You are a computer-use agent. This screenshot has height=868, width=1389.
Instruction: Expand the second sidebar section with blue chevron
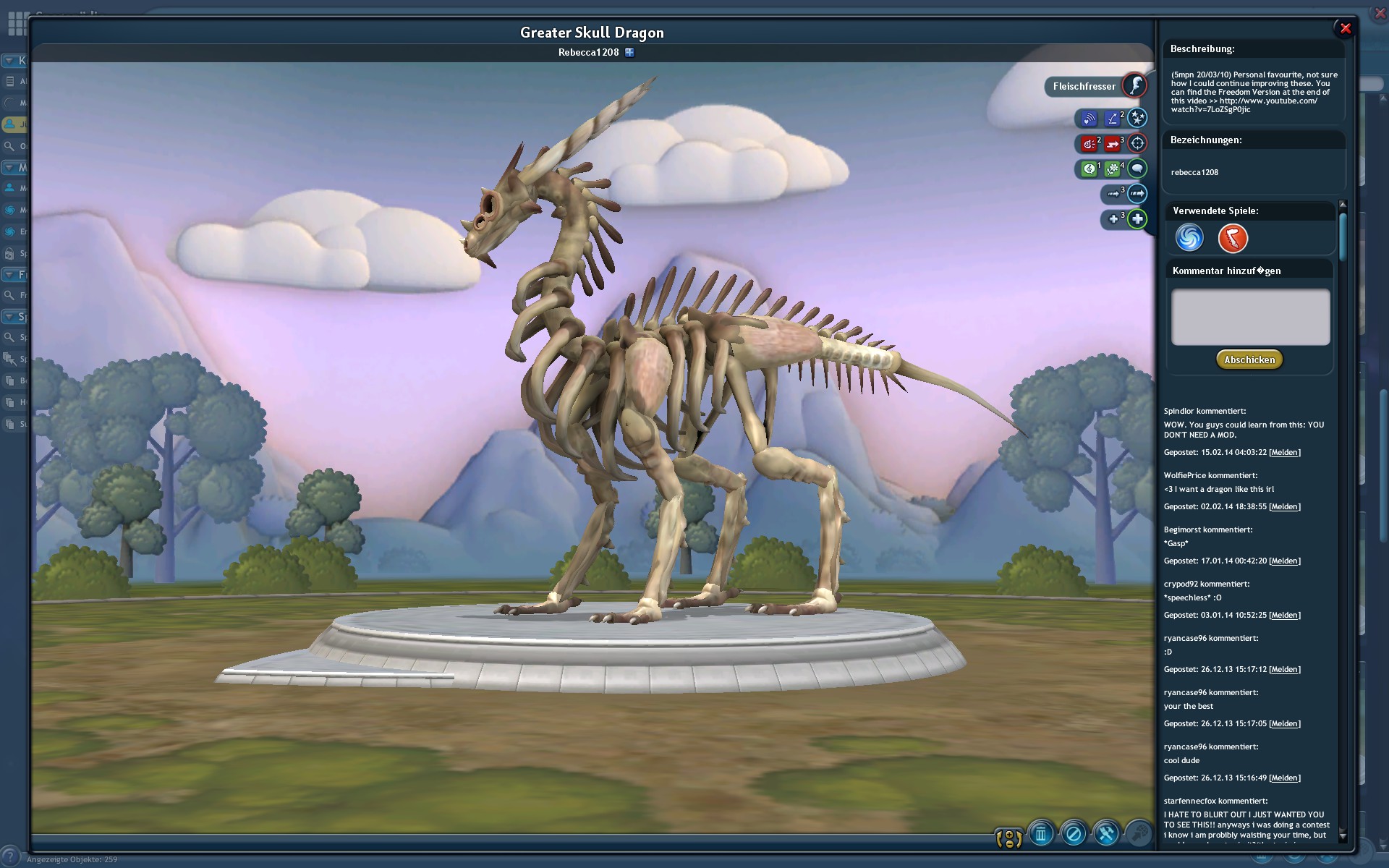[x=9, y=166]
